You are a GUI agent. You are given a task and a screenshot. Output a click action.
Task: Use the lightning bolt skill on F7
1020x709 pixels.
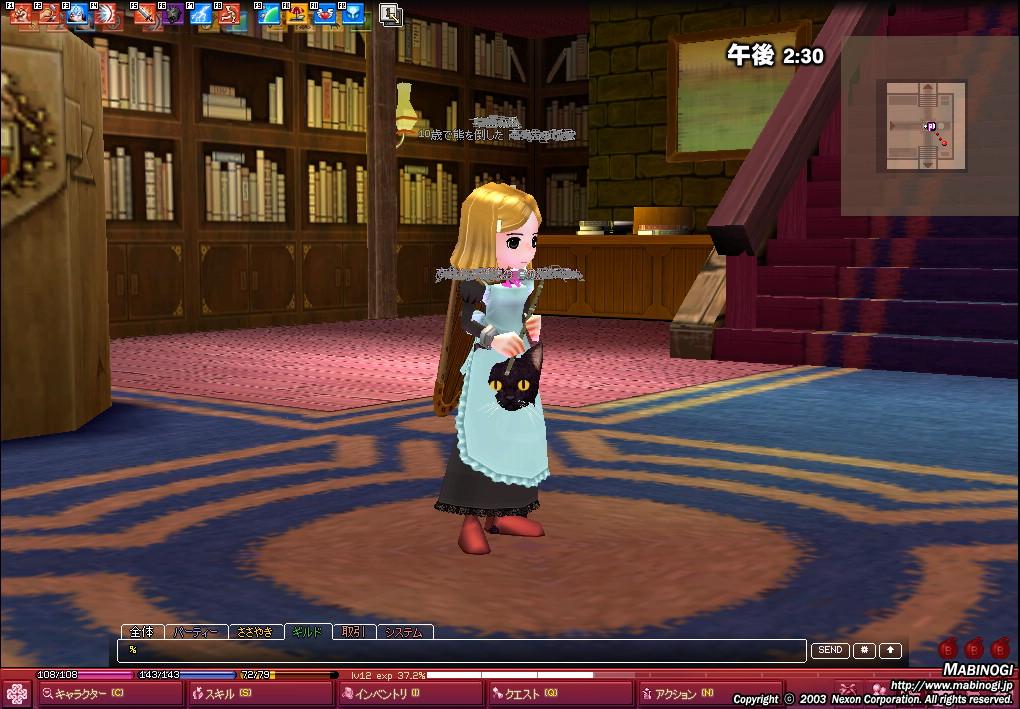coord(201,14)
